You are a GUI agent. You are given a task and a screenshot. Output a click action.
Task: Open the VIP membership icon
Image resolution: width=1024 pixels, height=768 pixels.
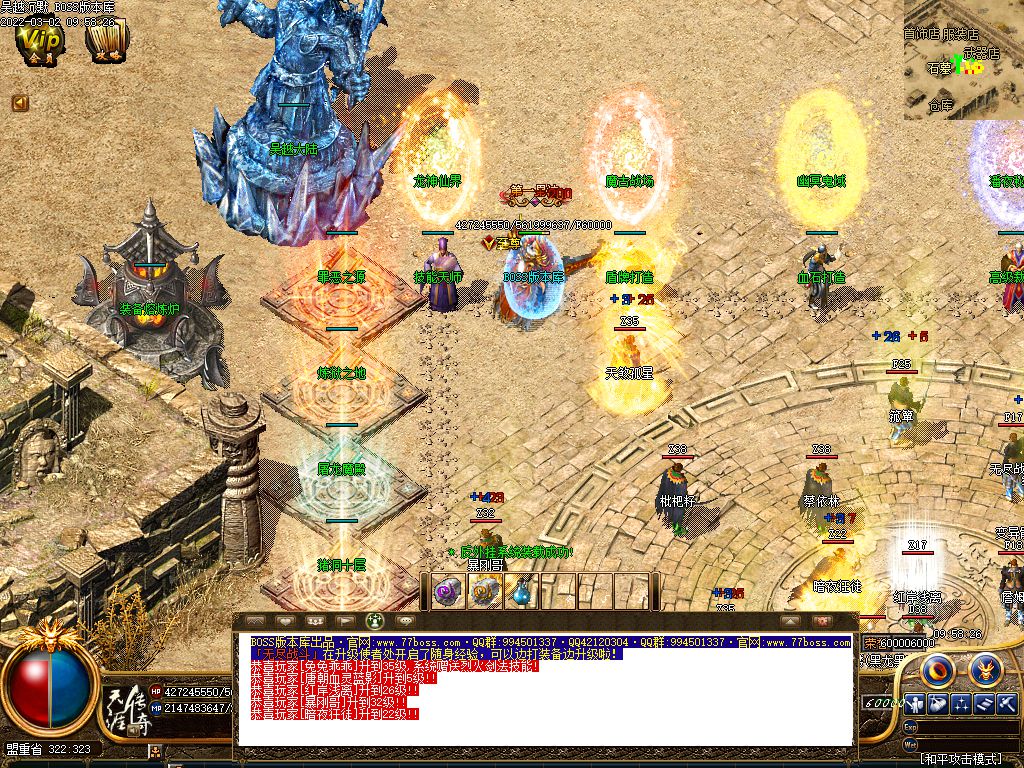click(41, 43)
